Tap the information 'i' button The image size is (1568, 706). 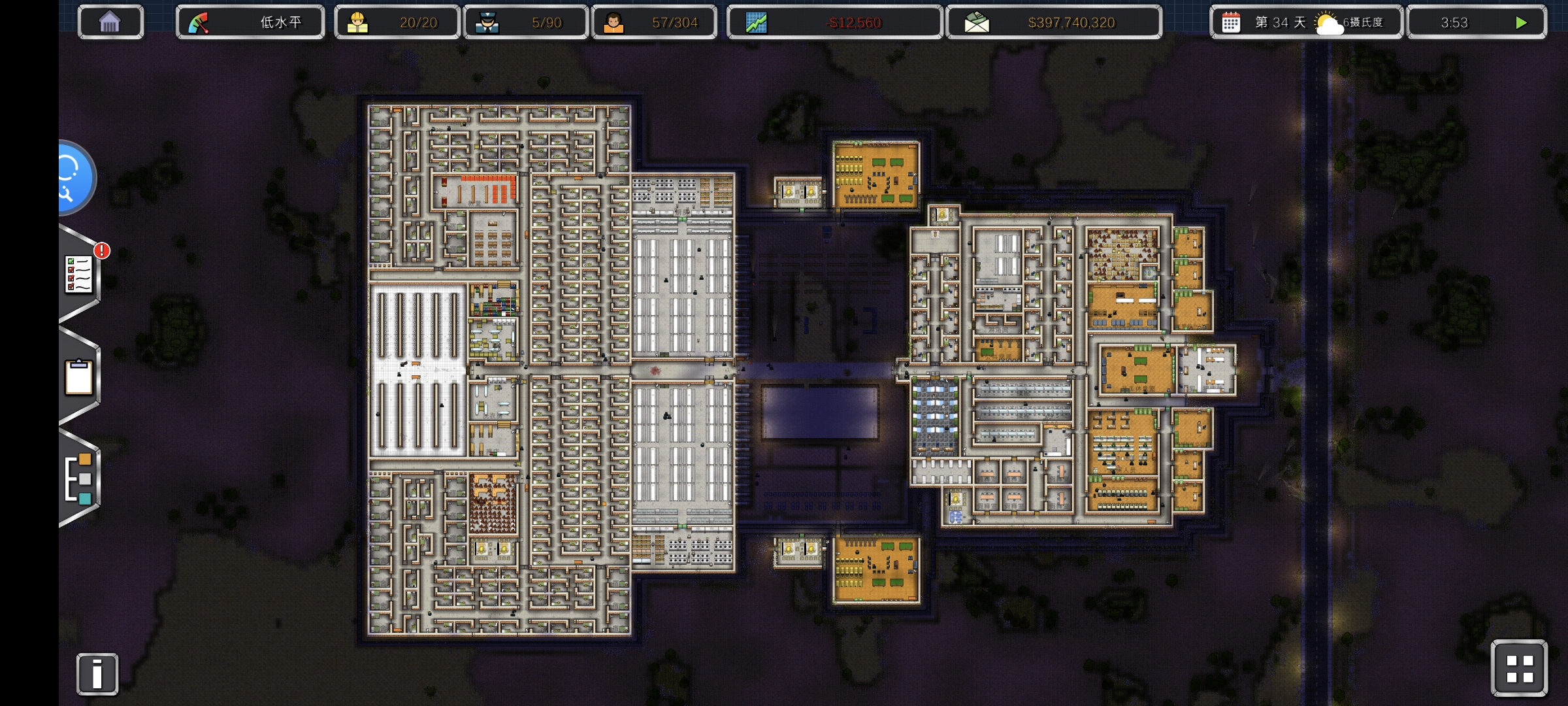pos(97,673)
